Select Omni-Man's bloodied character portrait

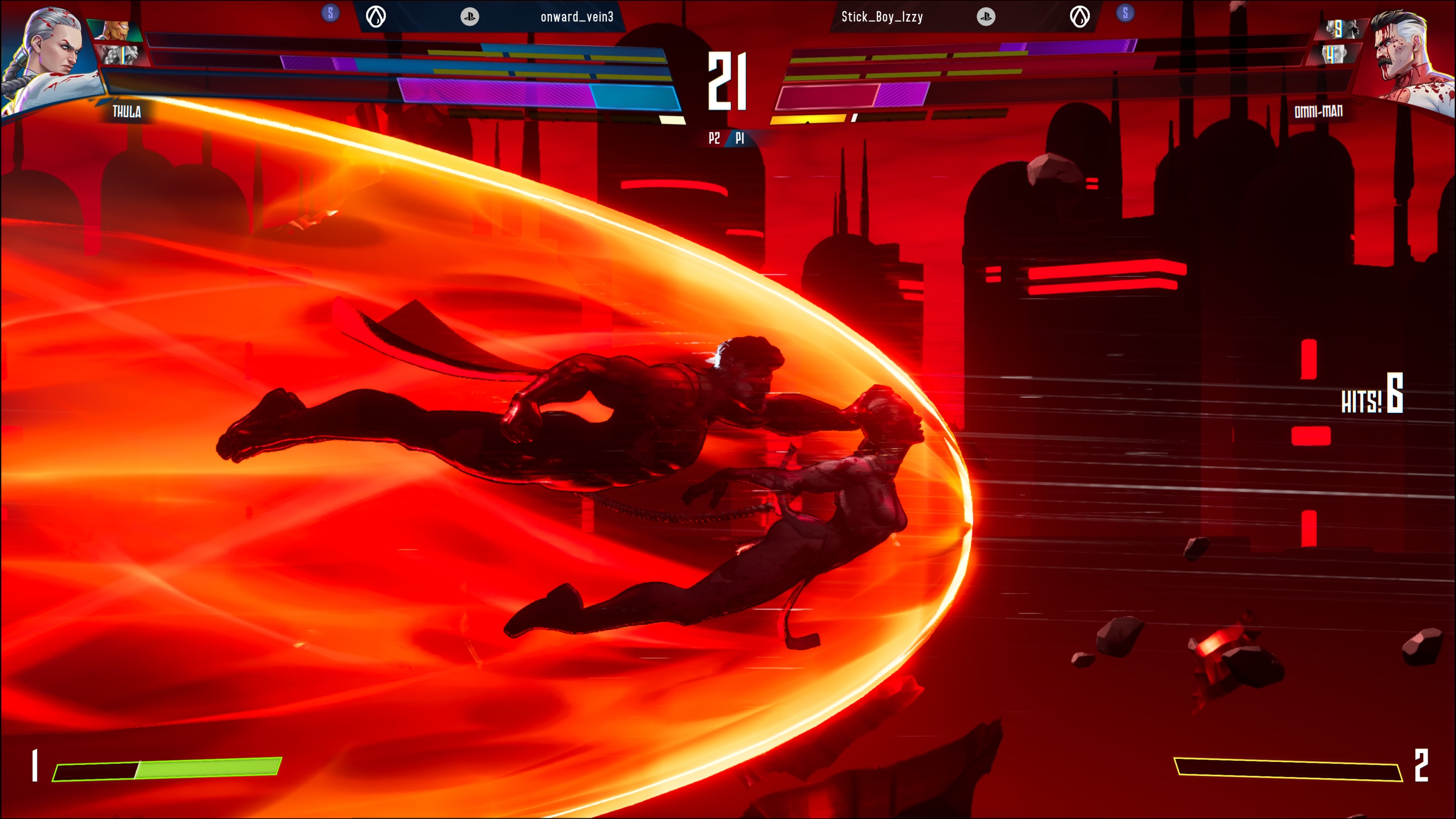(x=1407, y=56)
